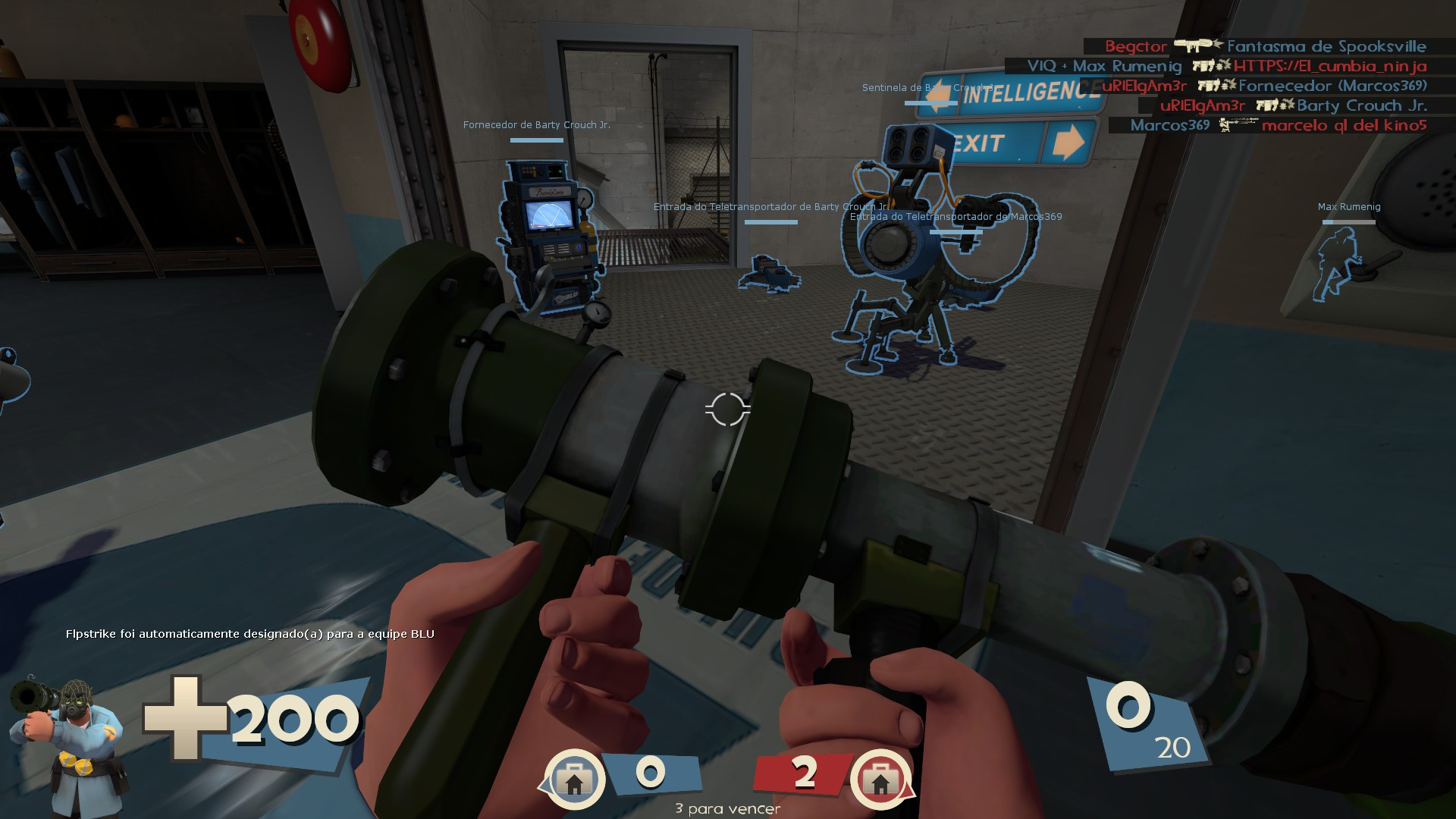Click the rocket launcher kill icon beside Begctor

[x=1194, y=45]
